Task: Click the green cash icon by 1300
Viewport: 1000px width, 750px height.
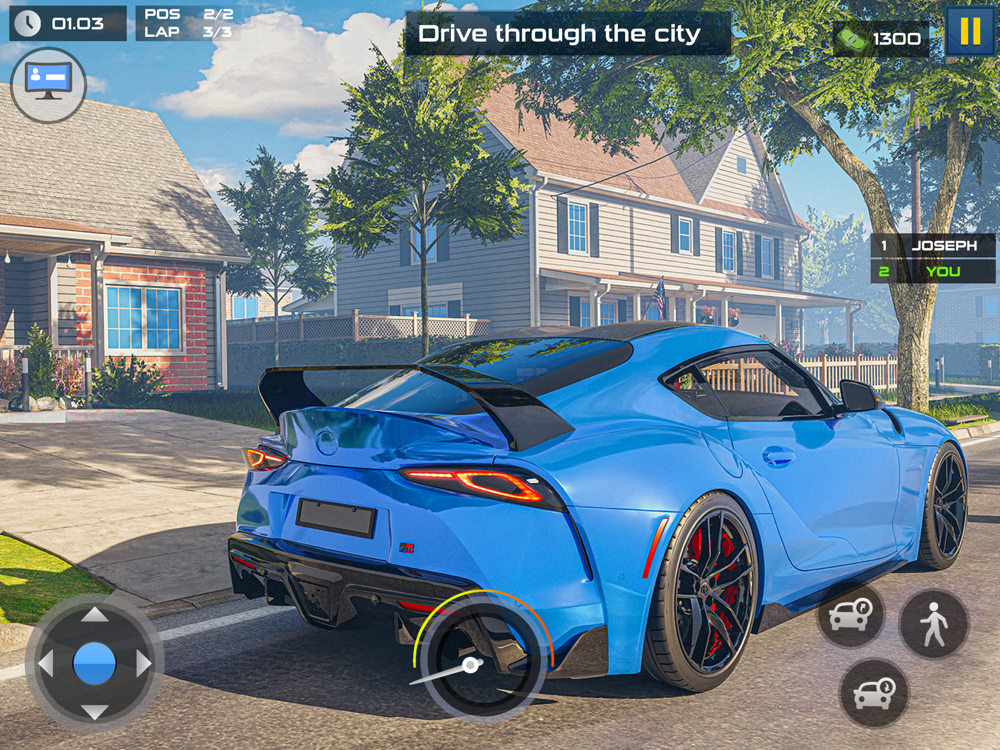Action: [851, 38]
